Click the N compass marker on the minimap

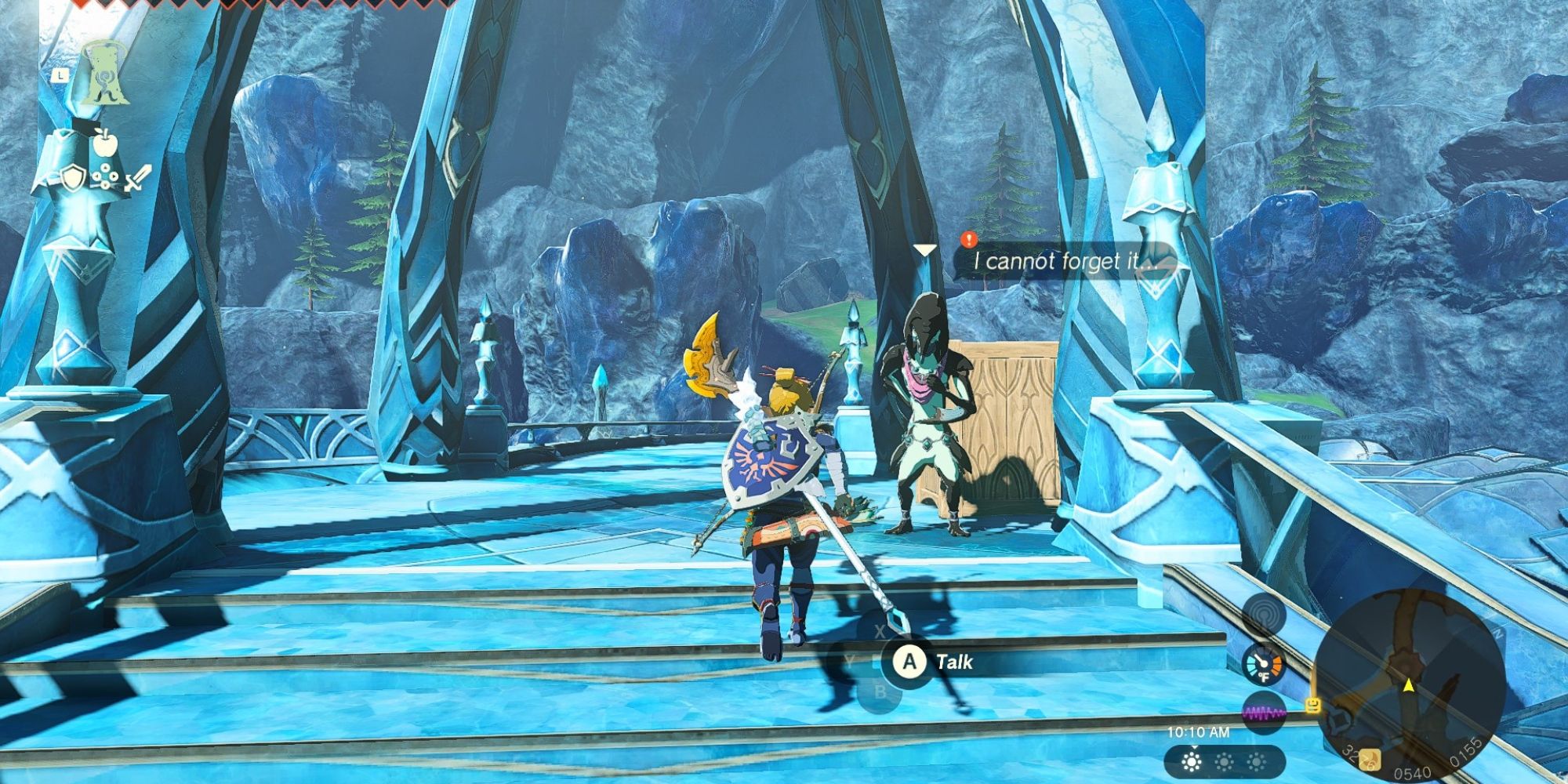pos(1499,633)
